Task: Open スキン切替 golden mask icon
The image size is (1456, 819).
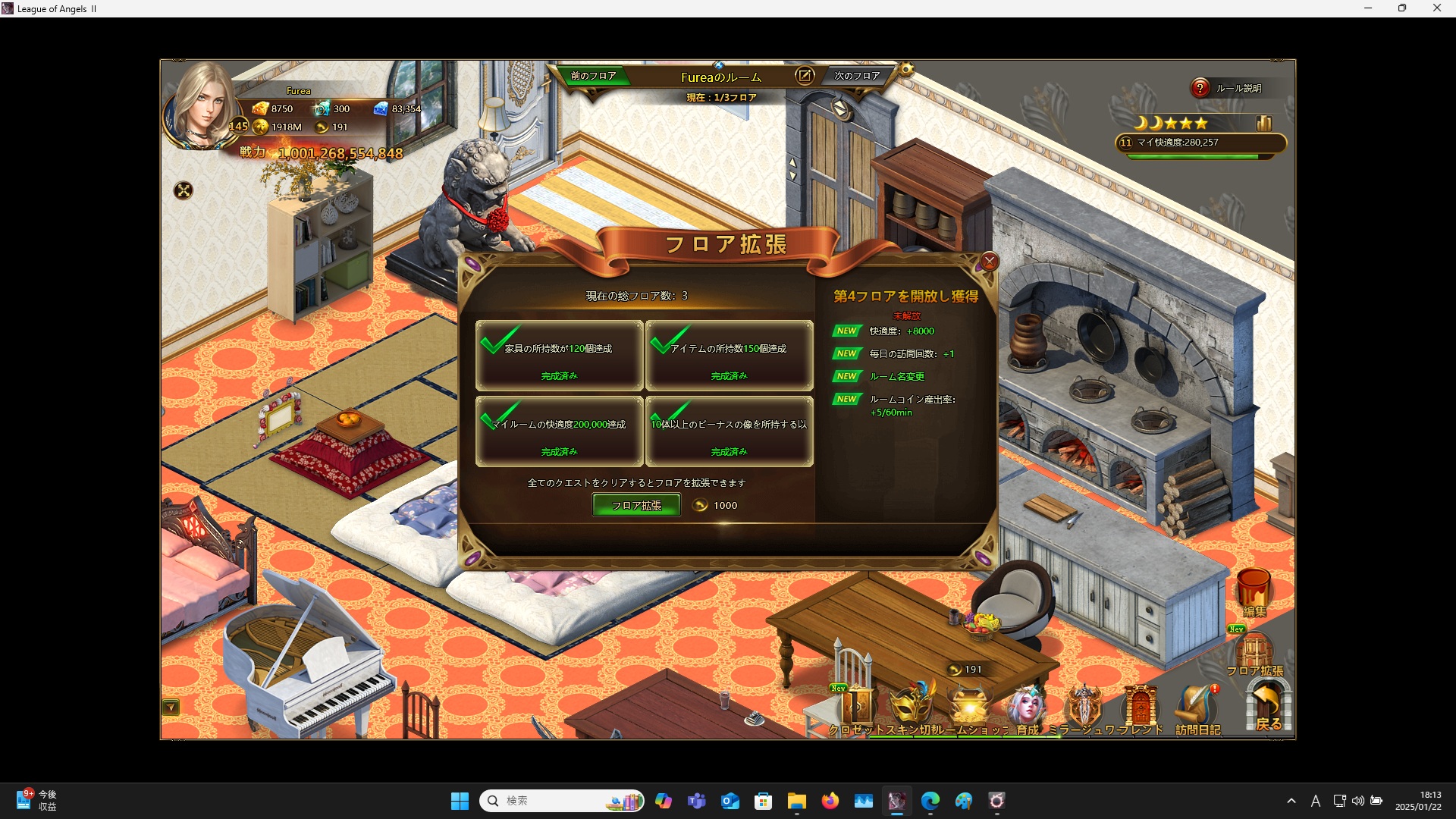Action: point(912,707)
